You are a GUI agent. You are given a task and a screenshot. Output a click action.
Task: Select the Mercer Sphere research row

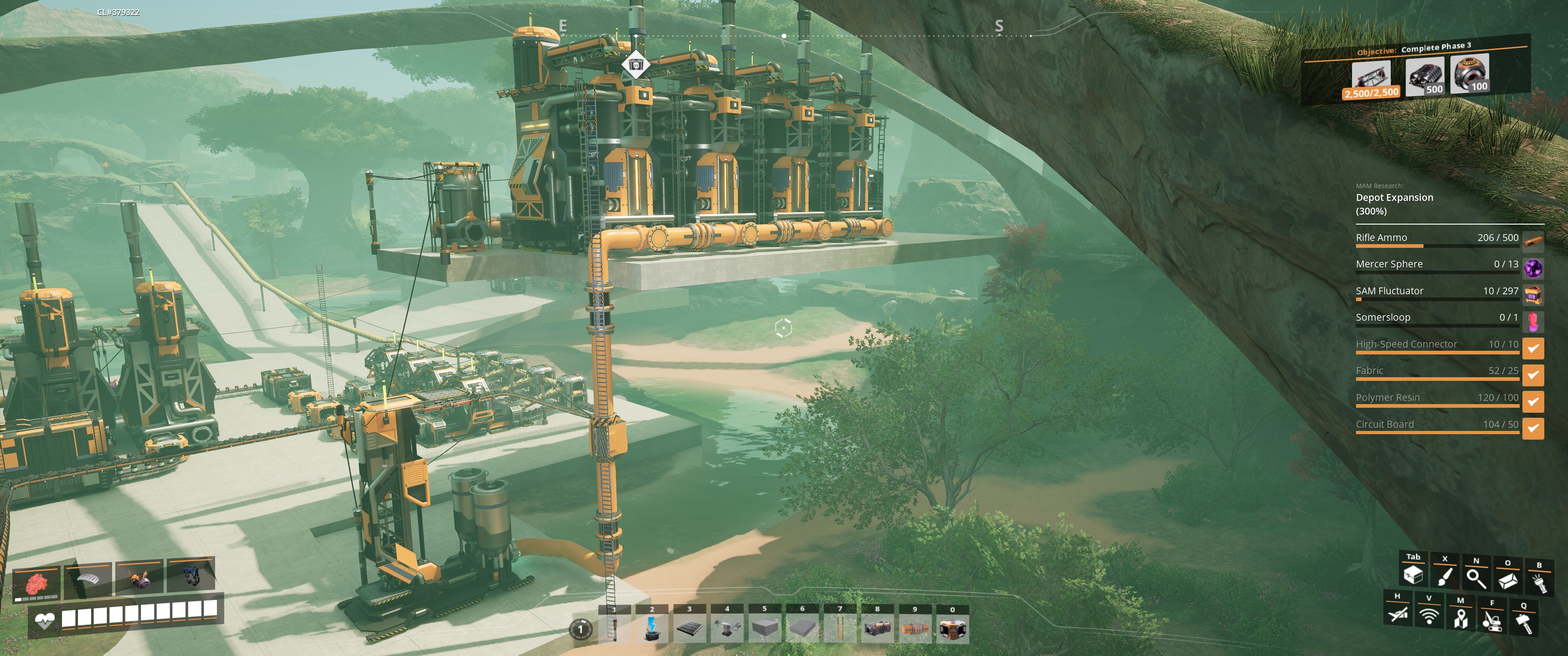pos(1437,265)
